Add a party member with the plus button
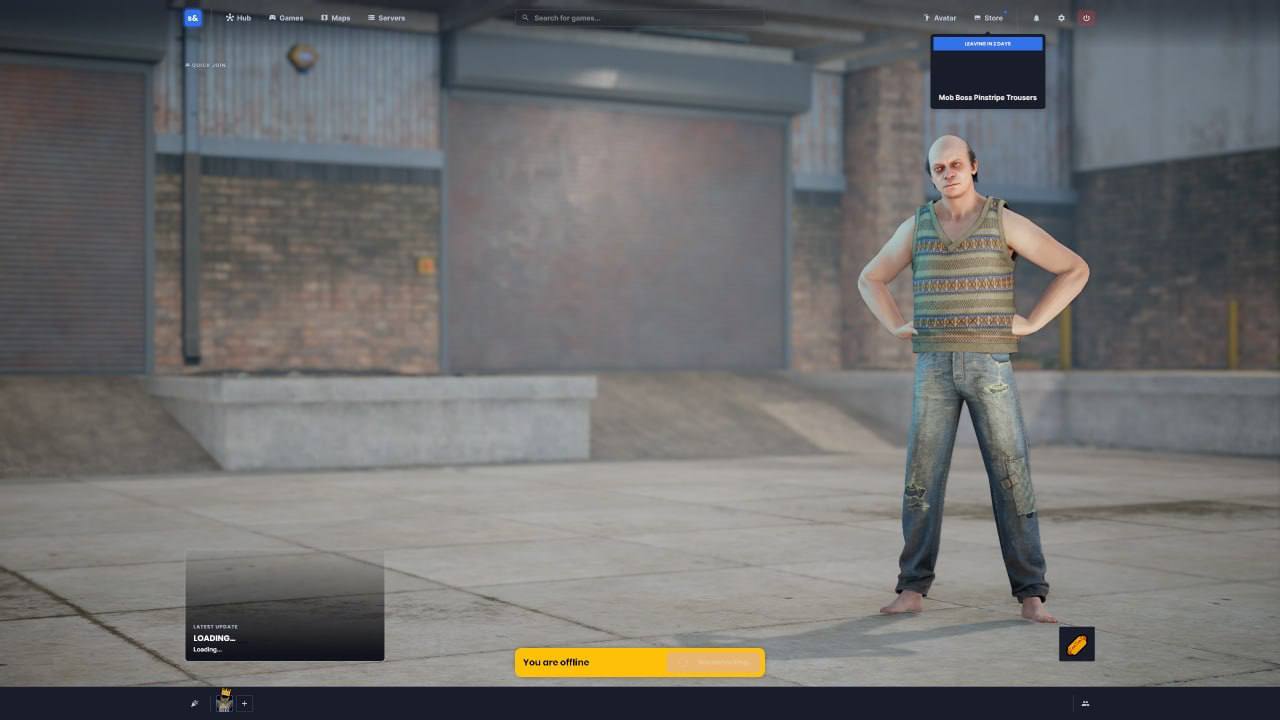The height and width of the screenshot is (720, 1280). 244,703
